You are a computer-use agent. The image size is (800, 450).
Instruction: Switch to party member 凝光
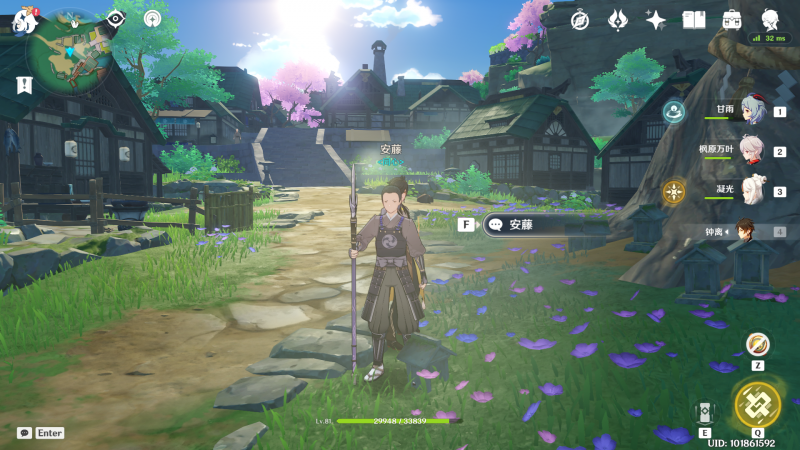coord(750,191)
